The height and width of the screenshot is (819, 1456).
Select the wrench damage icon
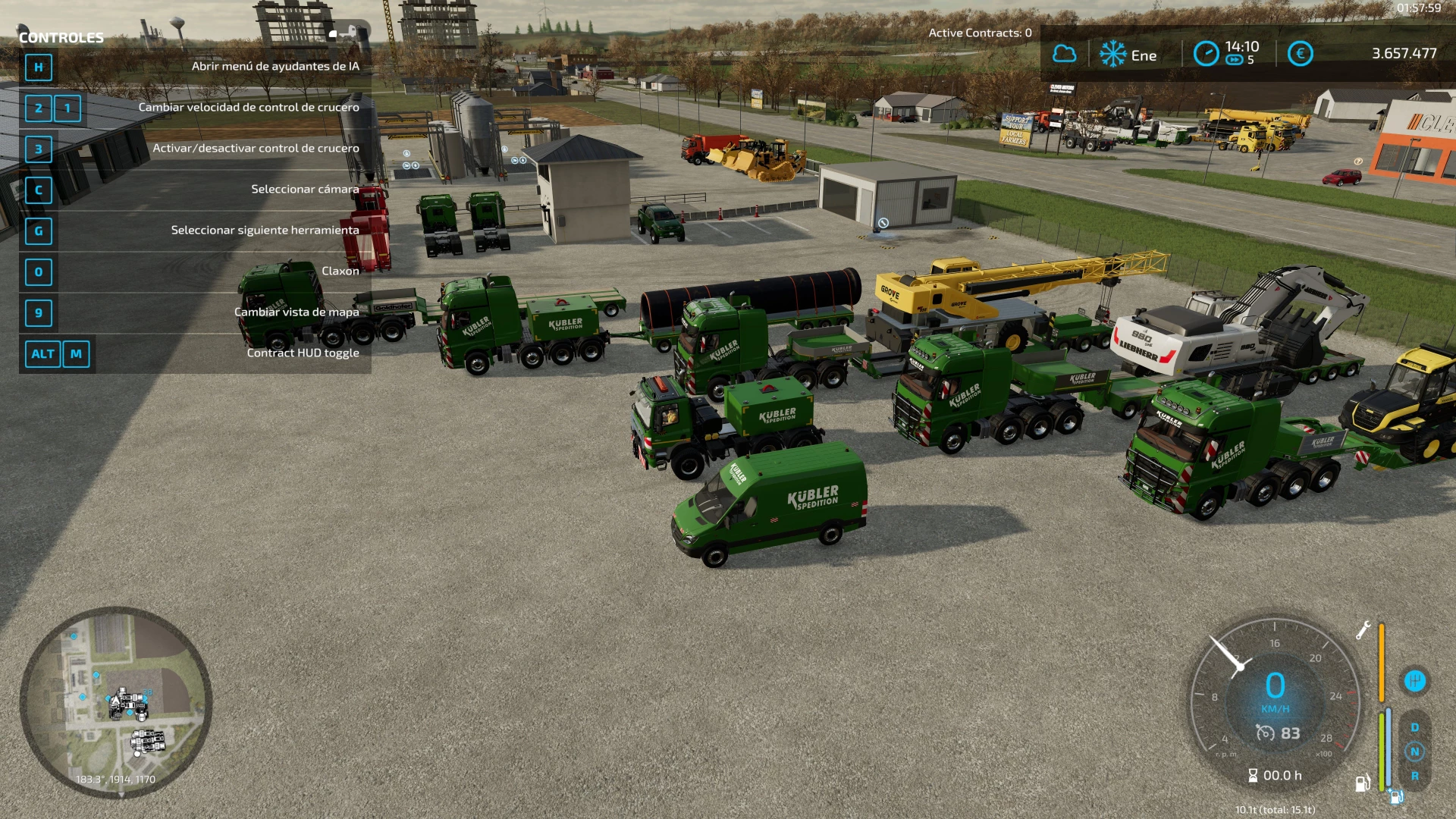coord(1363,630)
